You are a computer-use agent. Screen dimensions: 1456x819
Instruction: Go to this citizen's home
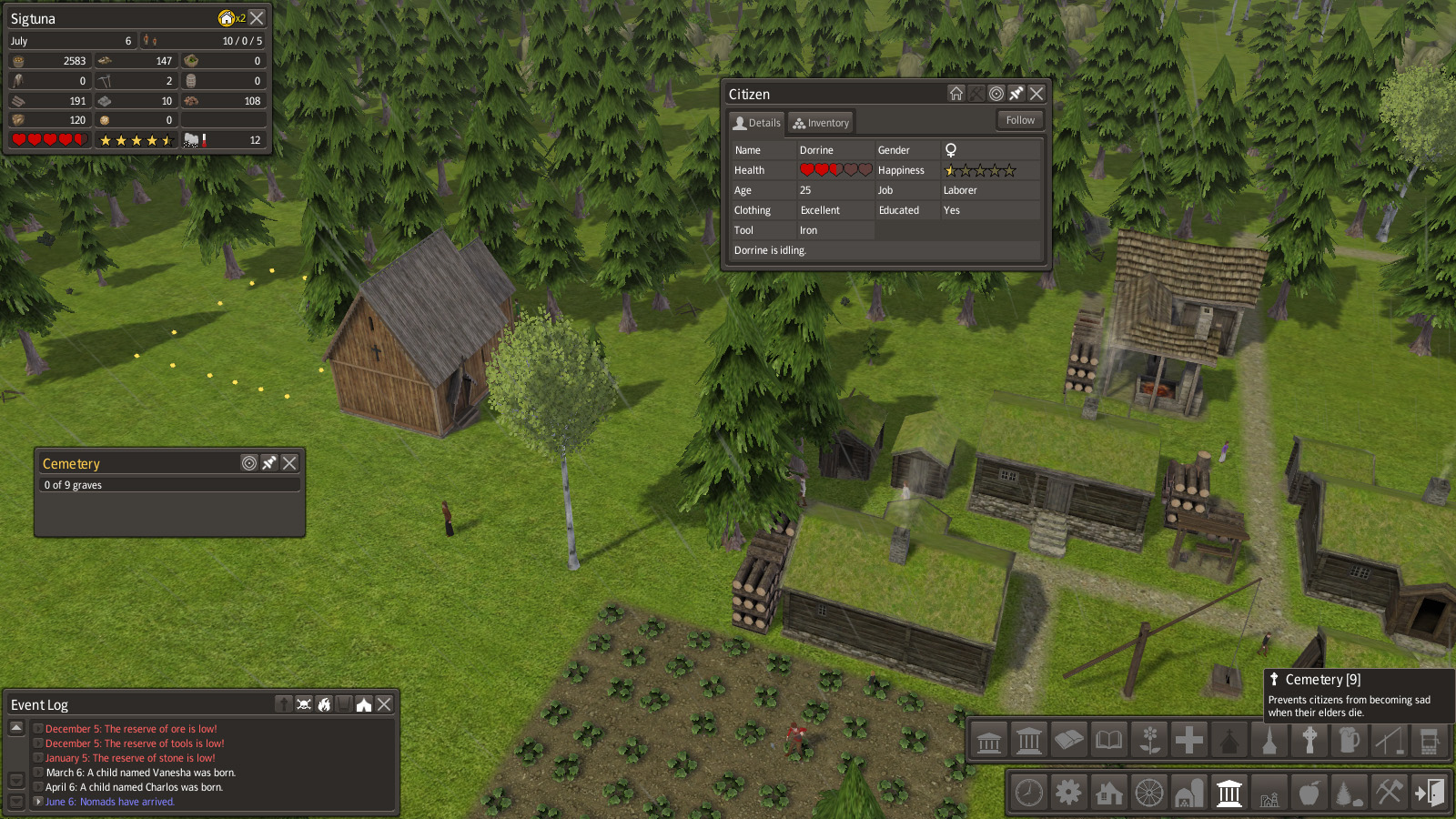955,94
